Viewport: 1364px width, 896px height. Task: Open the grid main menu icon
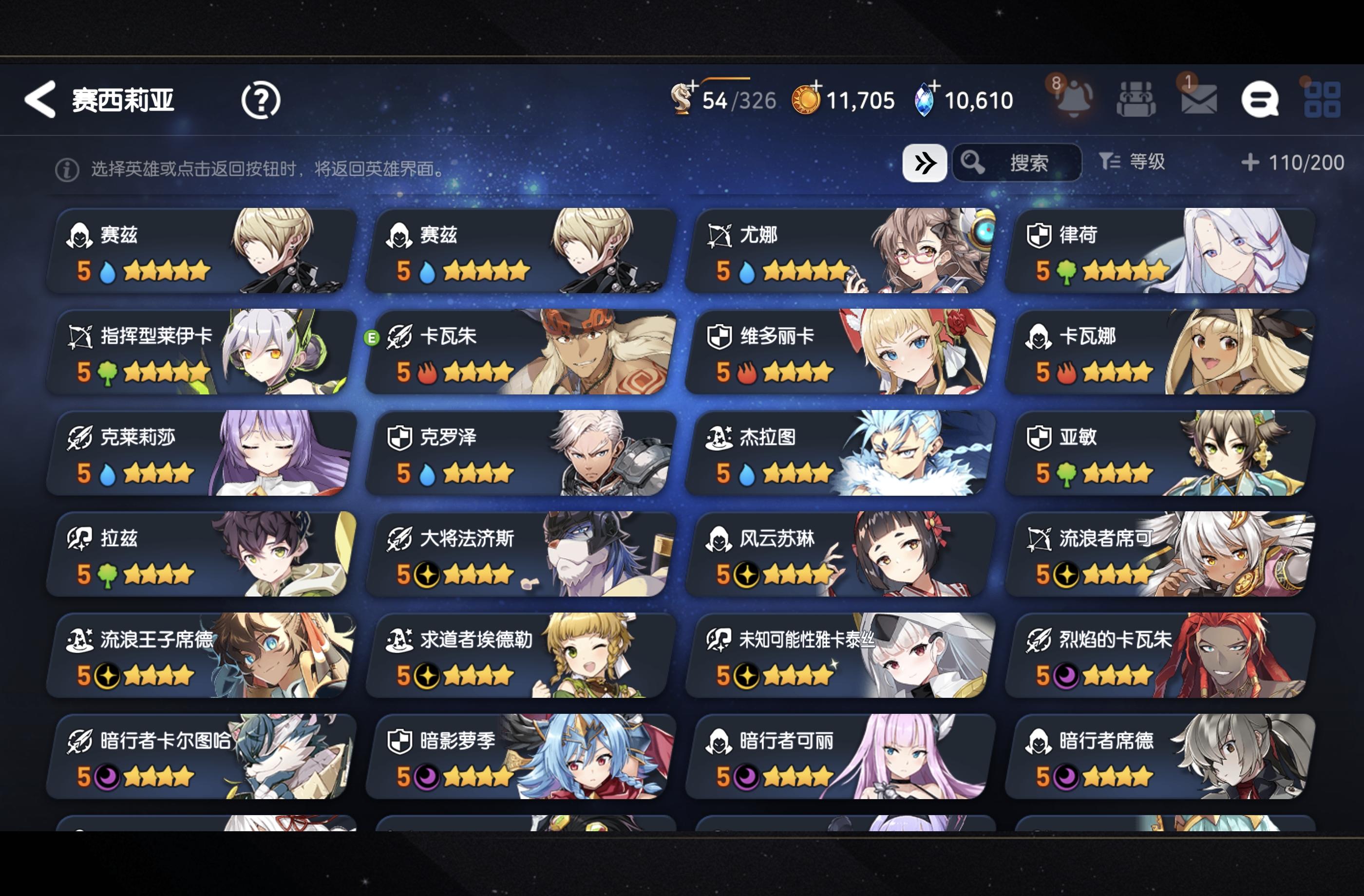coord(1323,100)
